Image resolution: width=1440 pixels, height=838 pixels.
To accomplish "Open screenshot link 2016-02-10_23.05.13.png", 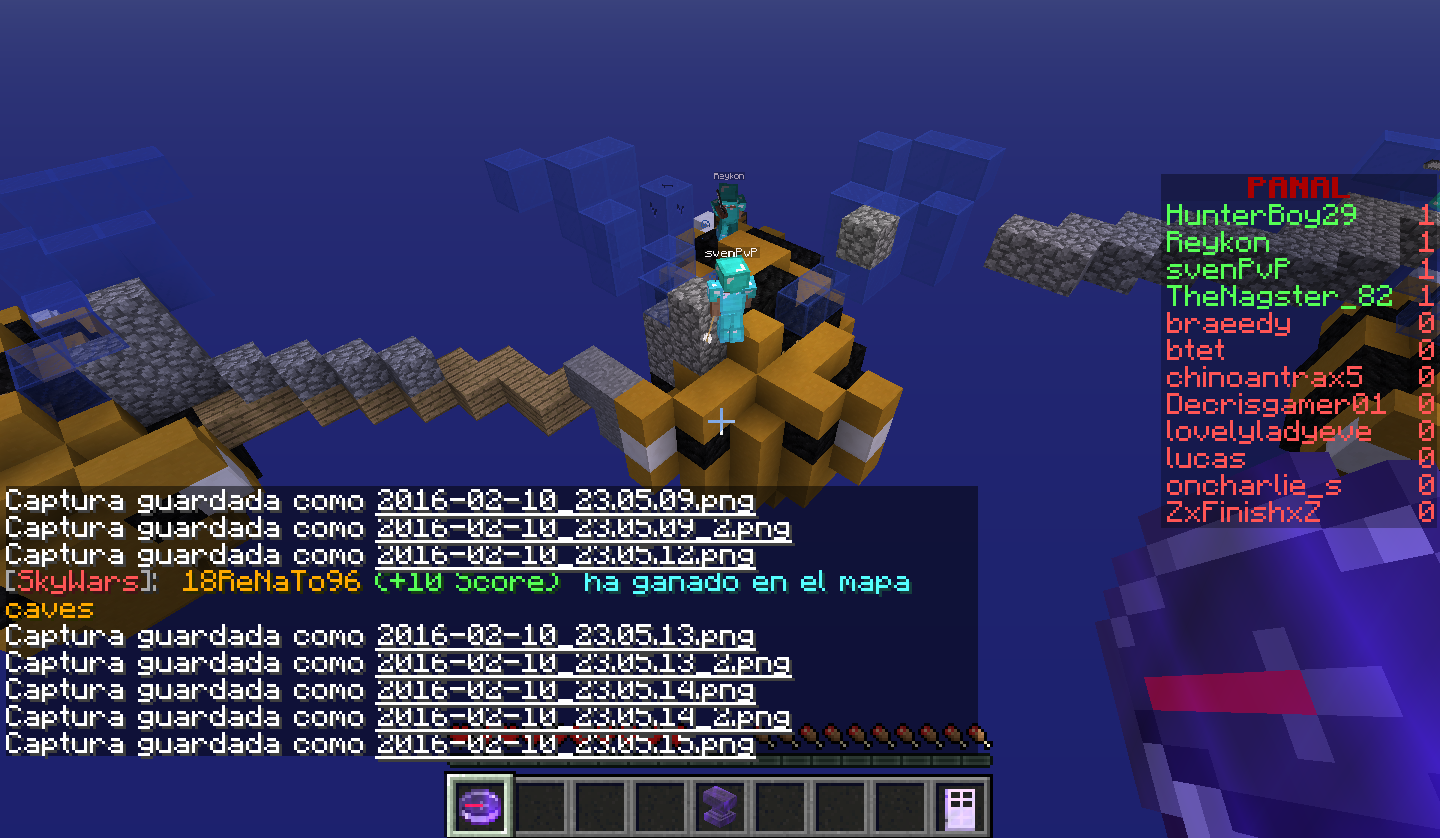I will (x=565, y=635).
